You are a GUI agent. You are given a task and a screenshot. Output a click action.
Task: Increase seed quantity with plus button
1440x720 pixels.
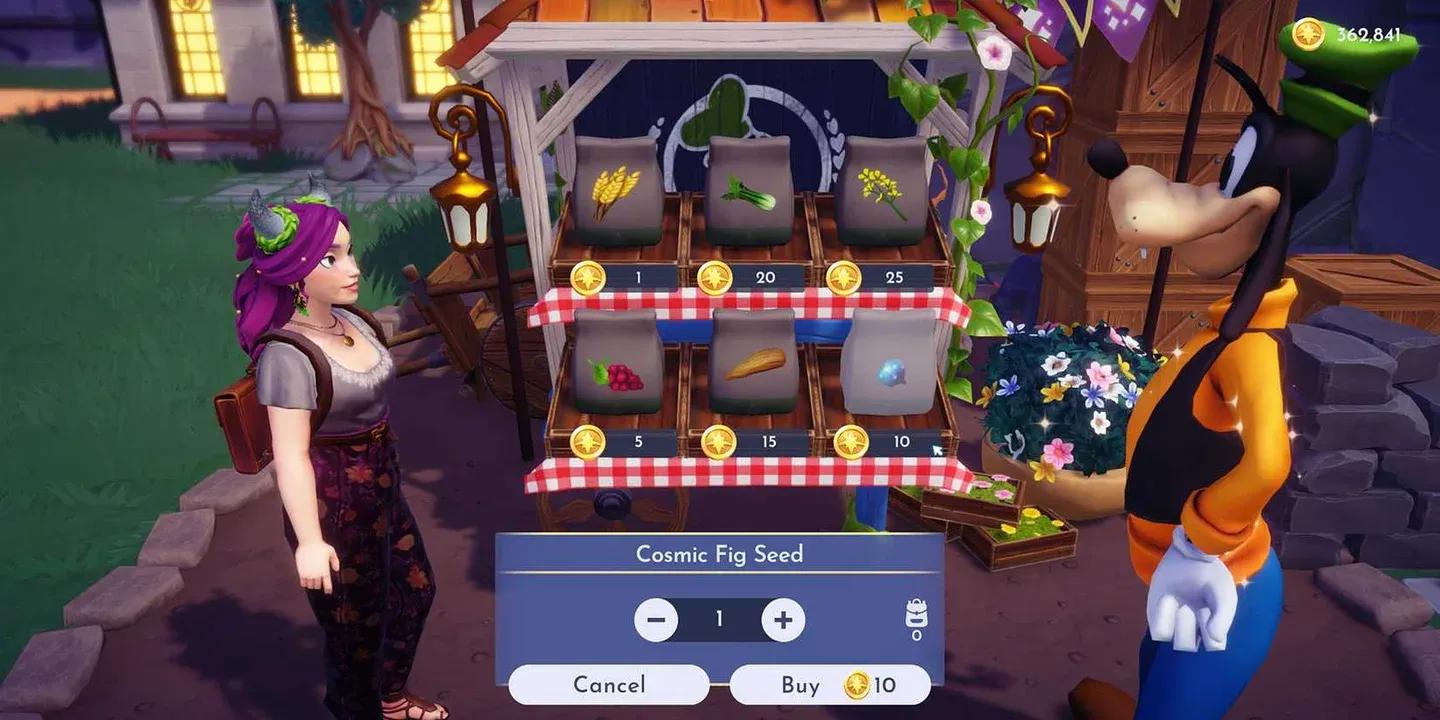(783, 619)
